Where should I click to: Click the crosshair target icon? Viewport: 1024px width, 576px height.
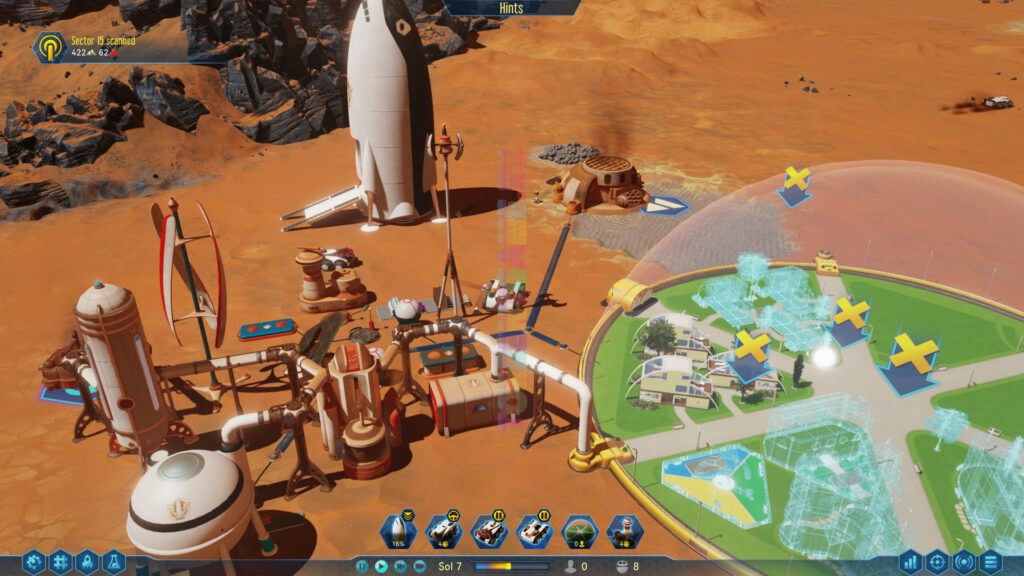pyautogui.click(x=937, y=563)
